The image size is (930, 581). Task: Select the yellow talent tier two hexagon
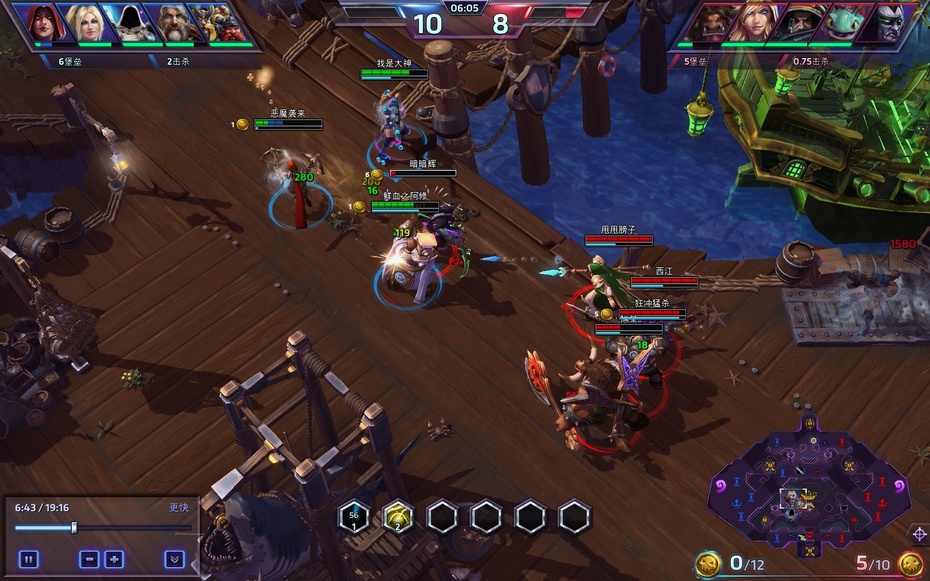coord(398,516)
